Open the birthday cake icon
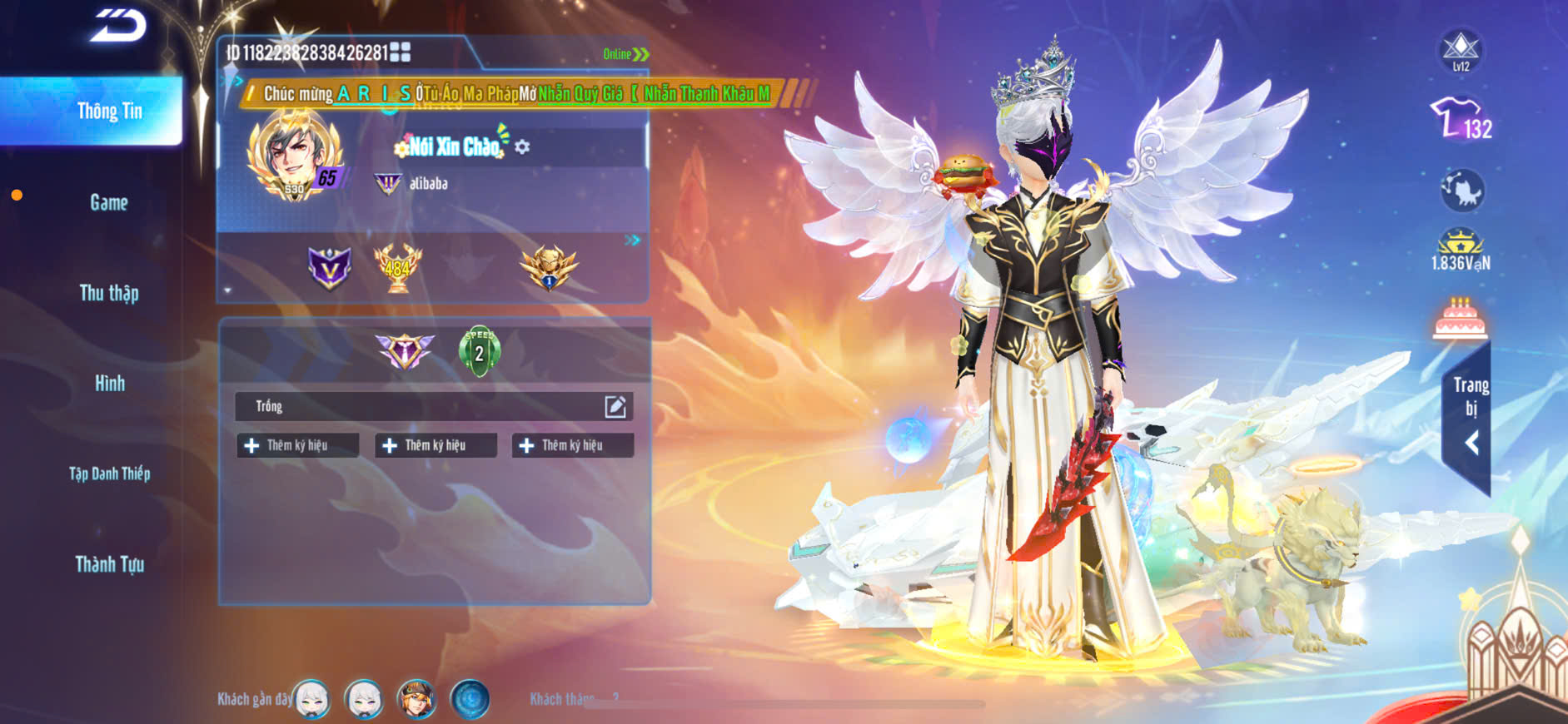The width and height of the screenshot is (1568, 724). coord(1460,319)
